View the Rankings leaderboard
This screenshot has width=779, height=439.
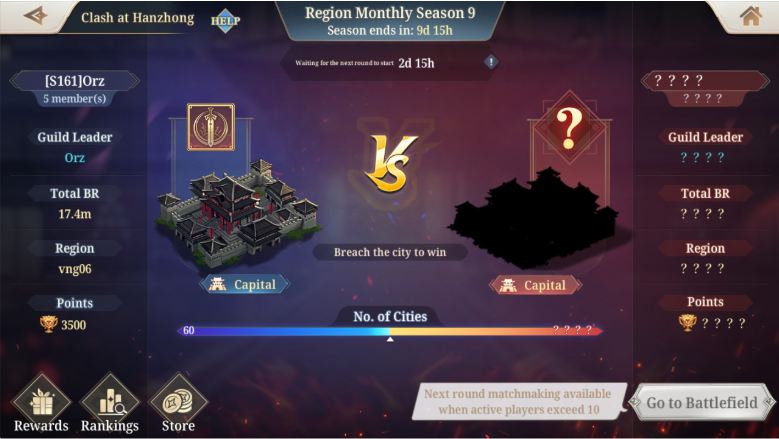pos(110,403)
